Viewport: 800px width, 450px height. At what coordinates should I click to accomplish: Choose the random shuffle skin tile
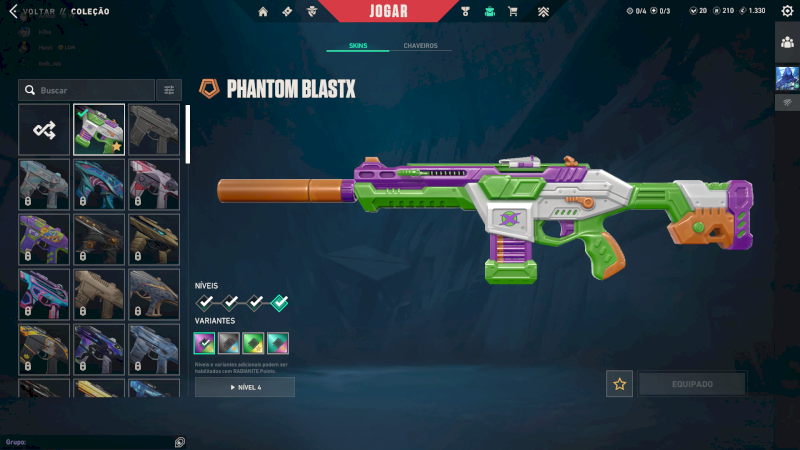tap(44, 129)
